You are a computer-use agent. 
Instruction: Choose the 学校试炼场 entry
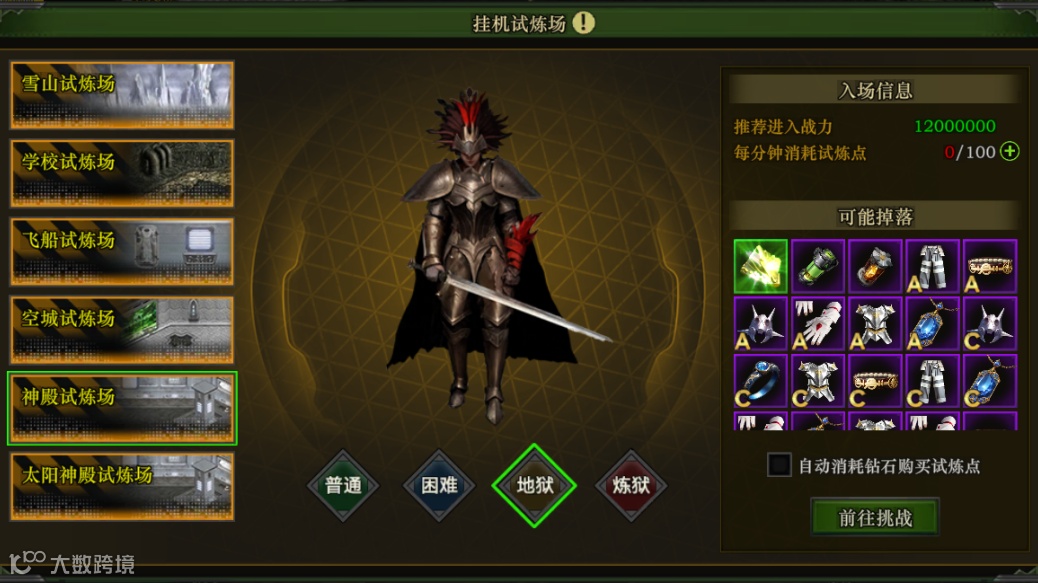click(122, 173)
